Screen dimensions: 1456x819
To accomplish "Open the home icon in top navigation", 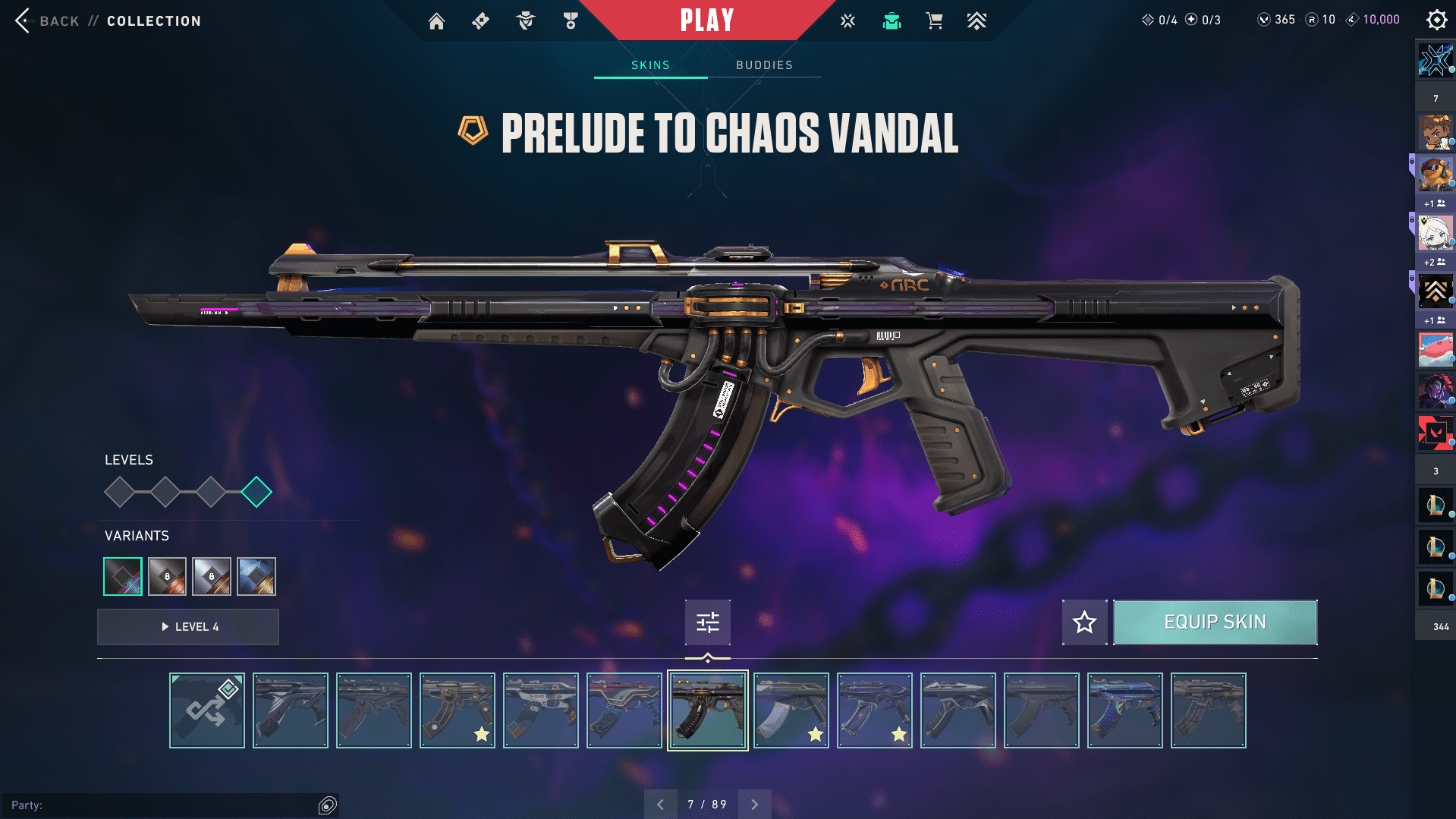I will pos(436,21).
